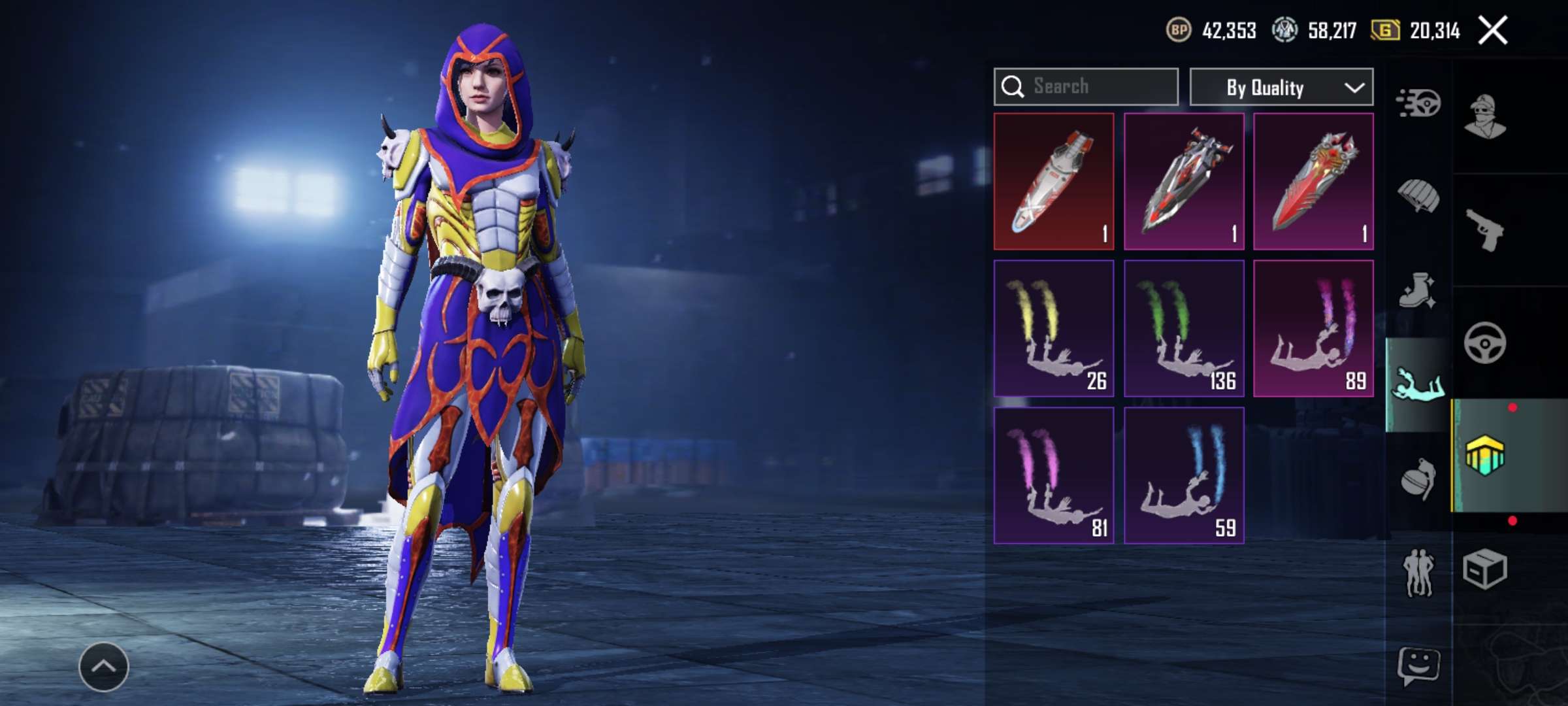
Task: Open the grenade category tab
Action: tap(1418, 479)
